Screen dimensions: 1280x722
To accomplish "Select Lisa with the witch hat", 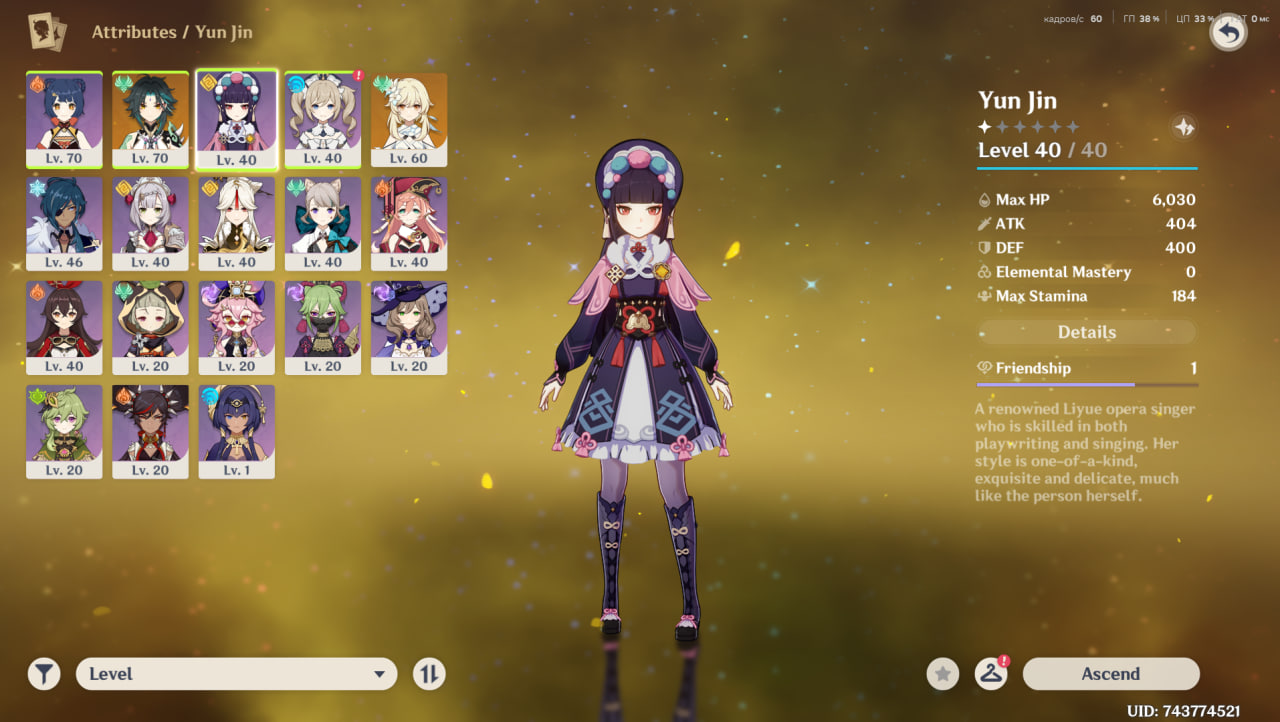I will (409, 326).
